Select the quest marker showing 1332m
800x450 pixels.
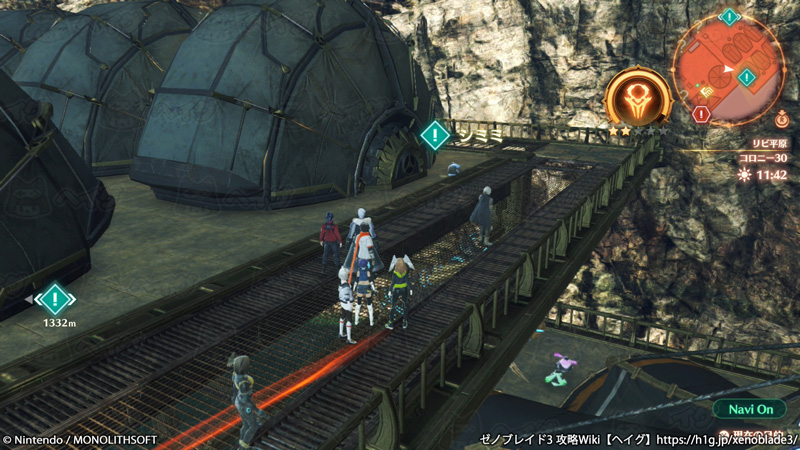pos(54,298)
